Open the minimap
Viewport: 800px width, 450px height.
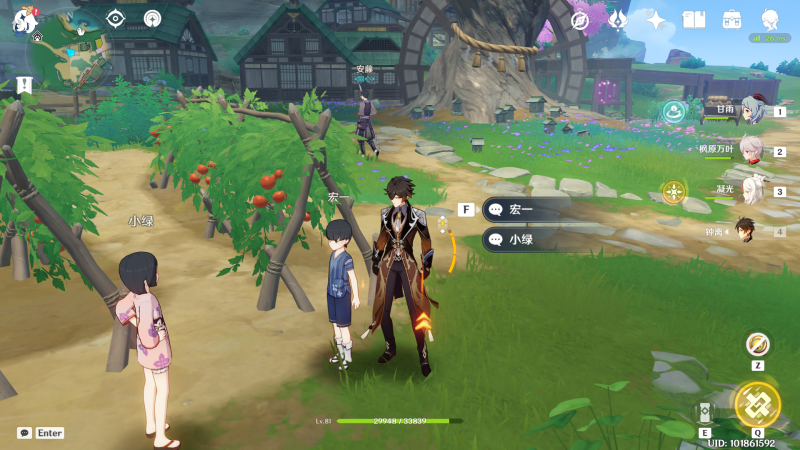[x=70, y=50]
